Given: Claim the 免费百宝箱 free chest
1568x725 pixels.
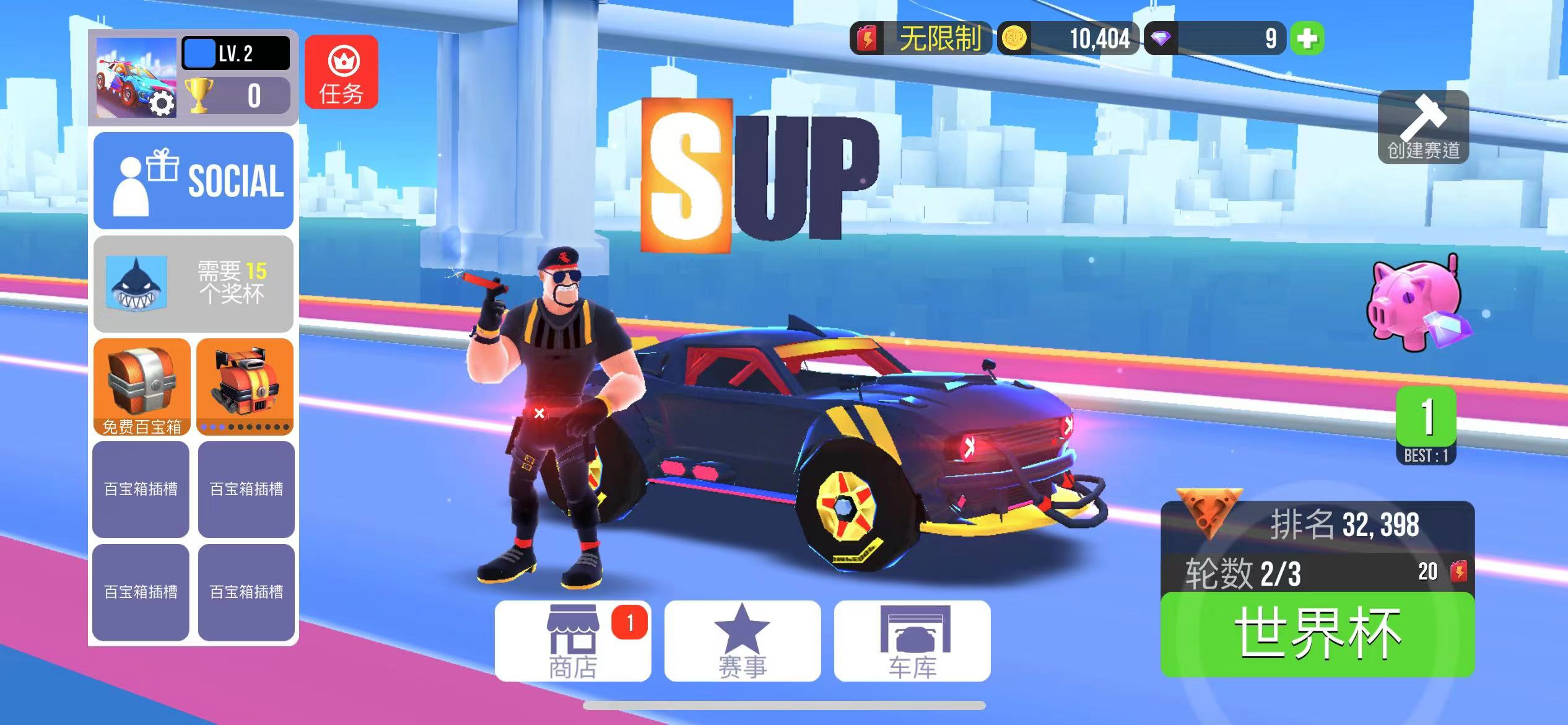Looking at the screenshot, I should pyautogui.click(x=142, y=387).
